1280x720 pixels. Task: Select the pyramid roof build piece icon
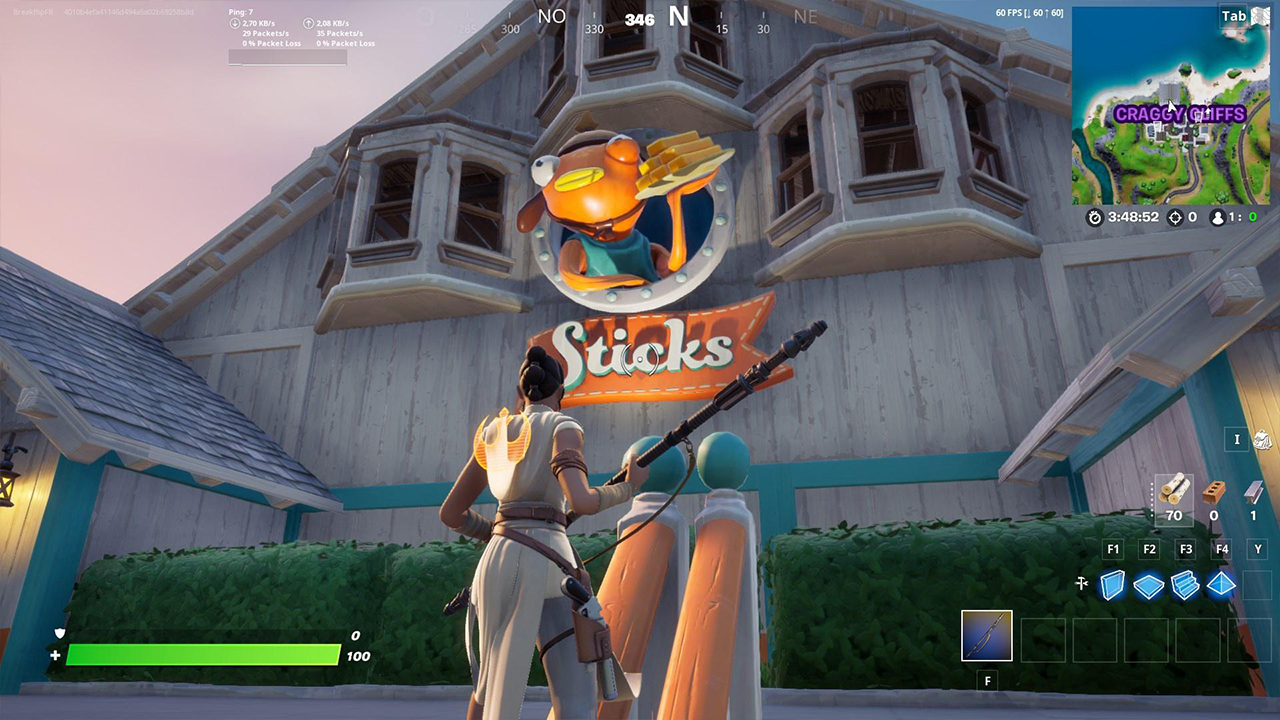1221,586
